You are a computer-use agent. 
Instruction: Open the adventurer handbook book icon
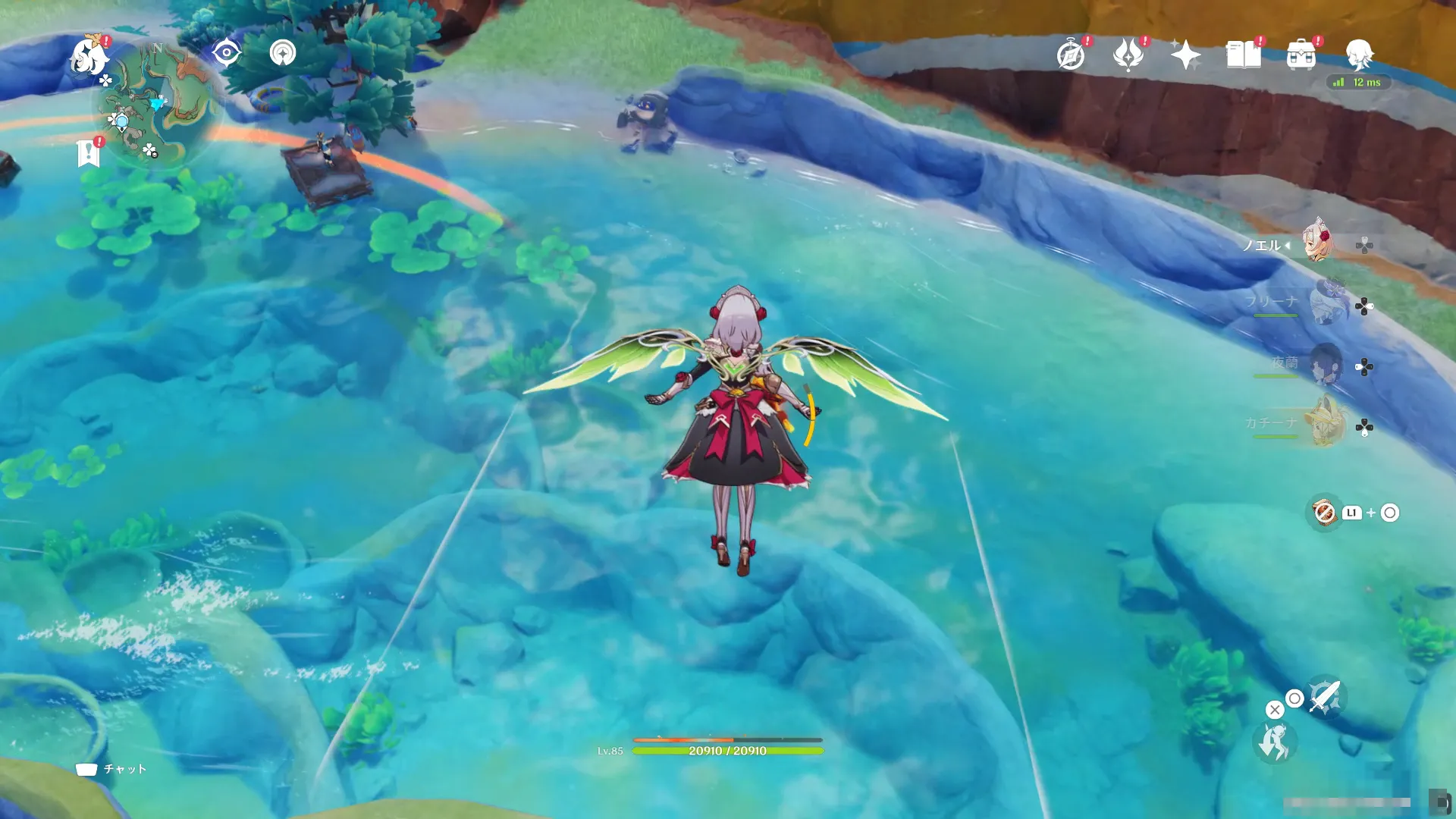(x=1244, y=55)
